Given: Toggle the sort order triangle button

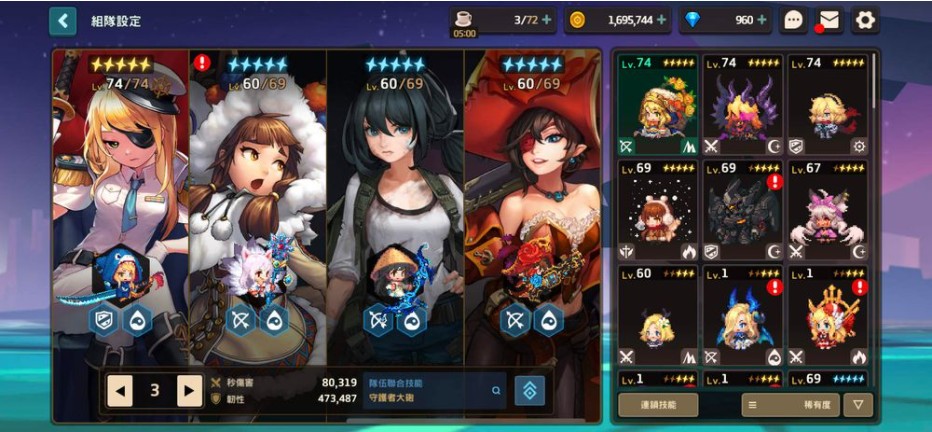Looking at the screenshot, I should click(x=857, y=404).
